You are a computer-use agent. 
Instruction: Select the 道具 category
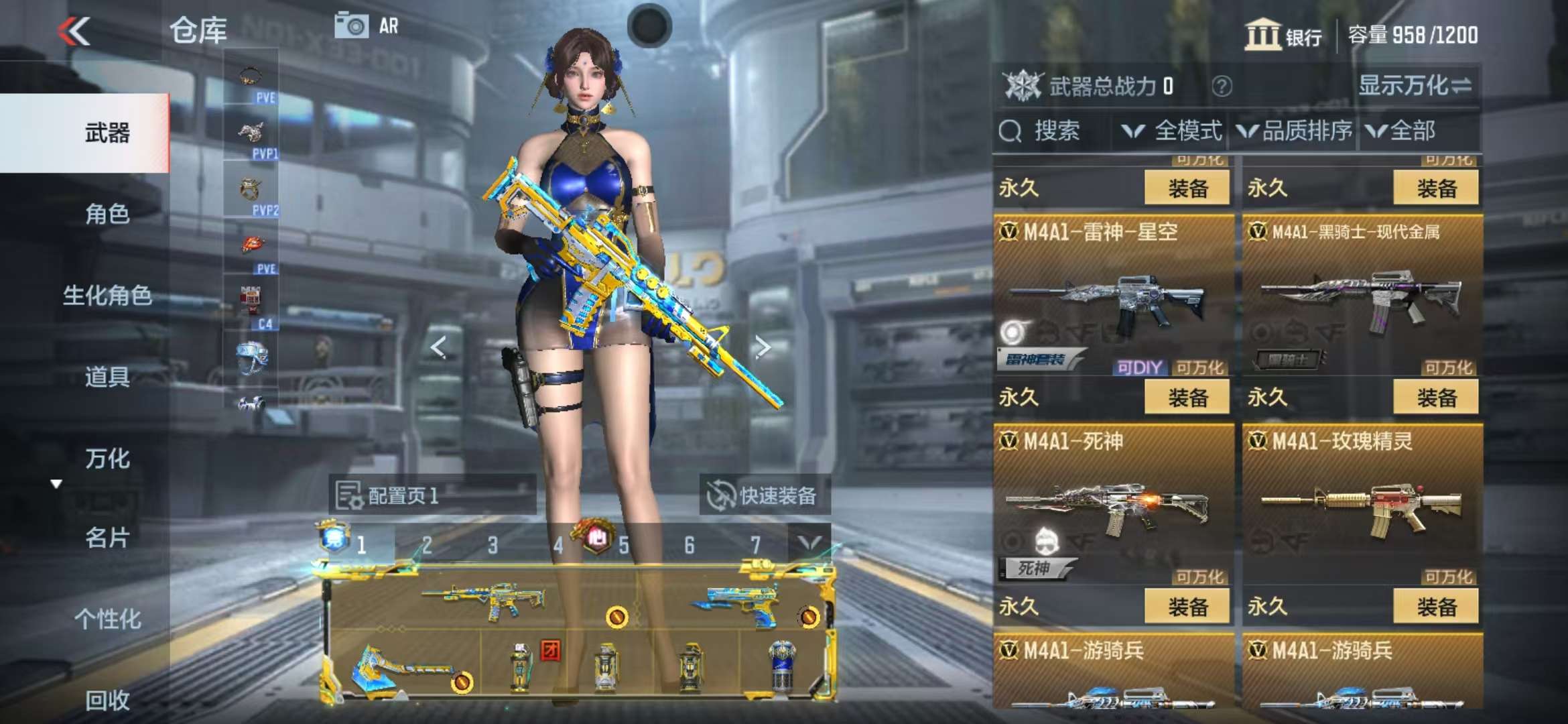click(107, 377)
